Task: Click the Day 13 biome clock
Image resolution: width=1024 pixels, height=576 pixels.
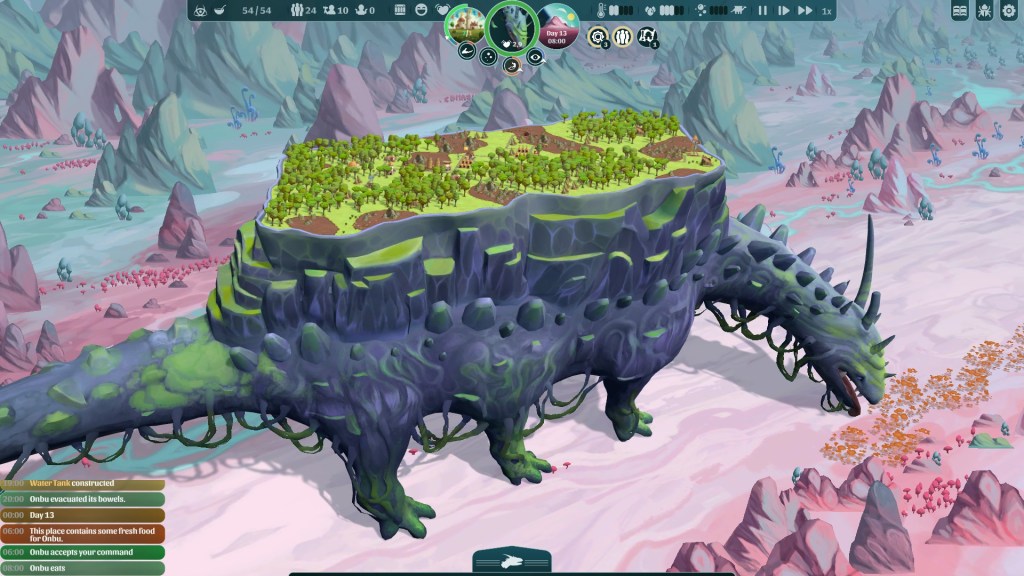Action: (559, 22)
